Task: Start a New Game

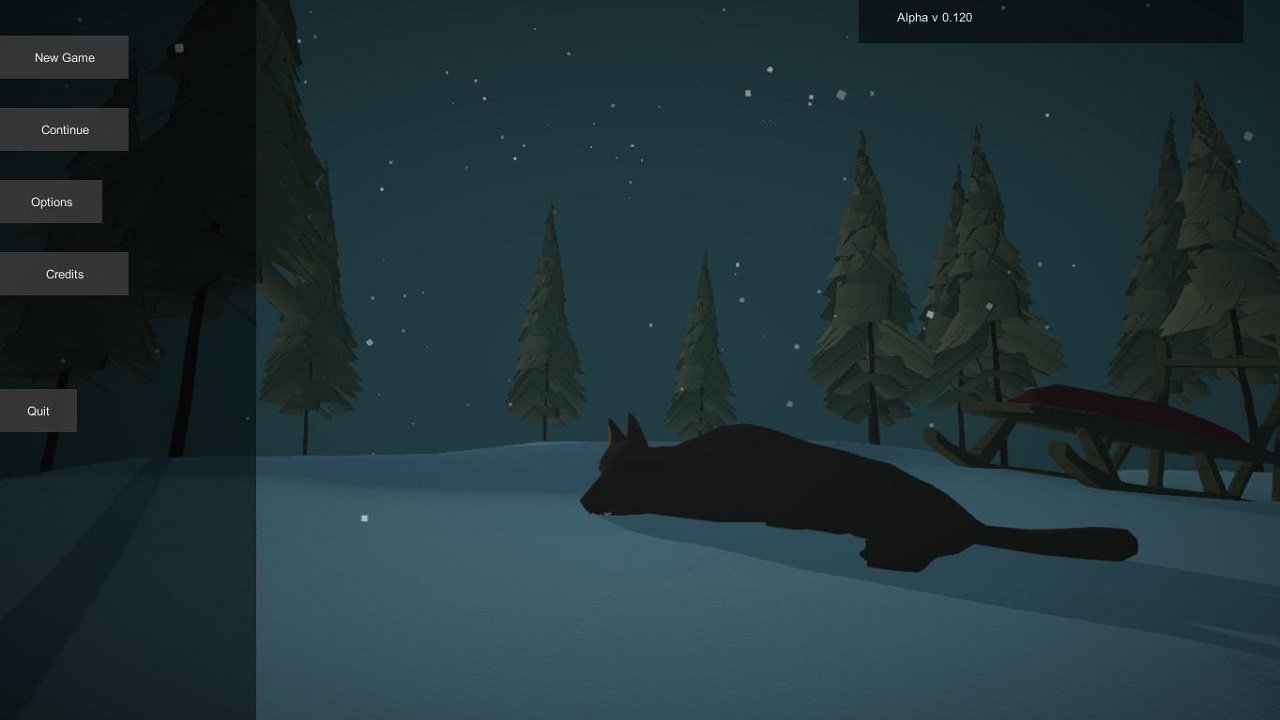Action: (x=64, y=57)
